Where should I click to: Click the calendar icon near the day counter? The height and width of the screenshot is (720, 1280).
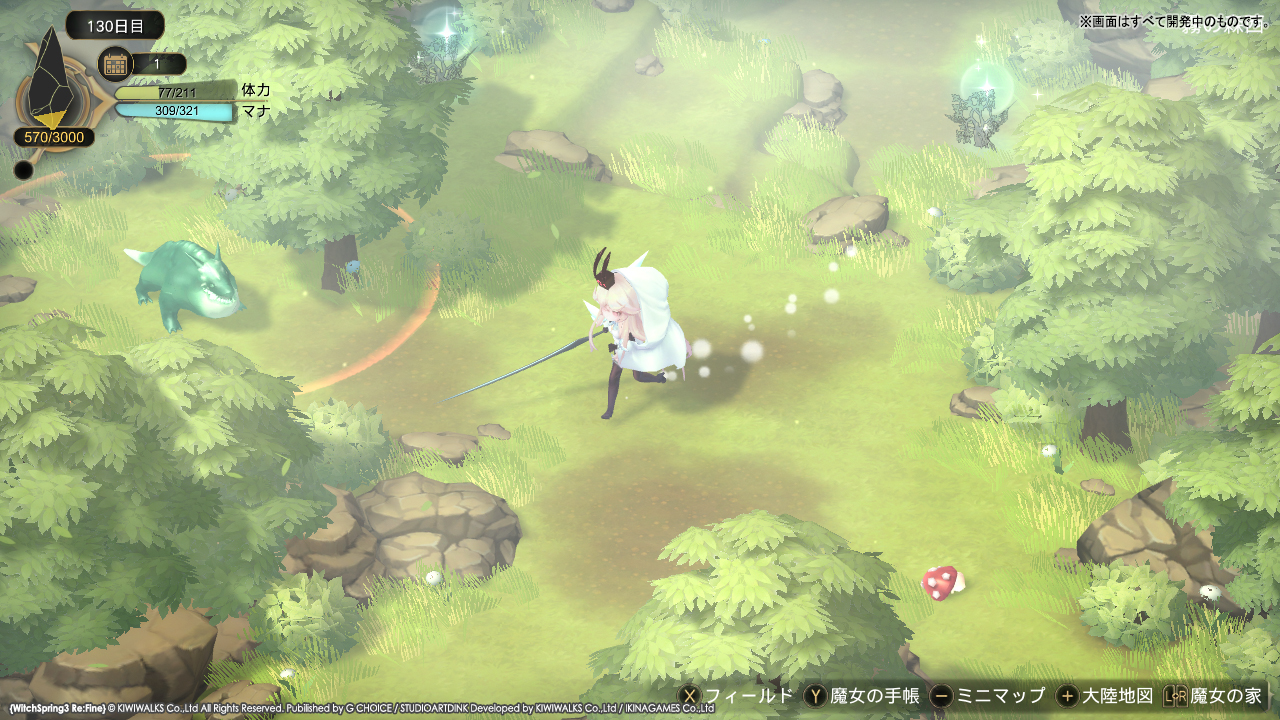coord(117,63)
